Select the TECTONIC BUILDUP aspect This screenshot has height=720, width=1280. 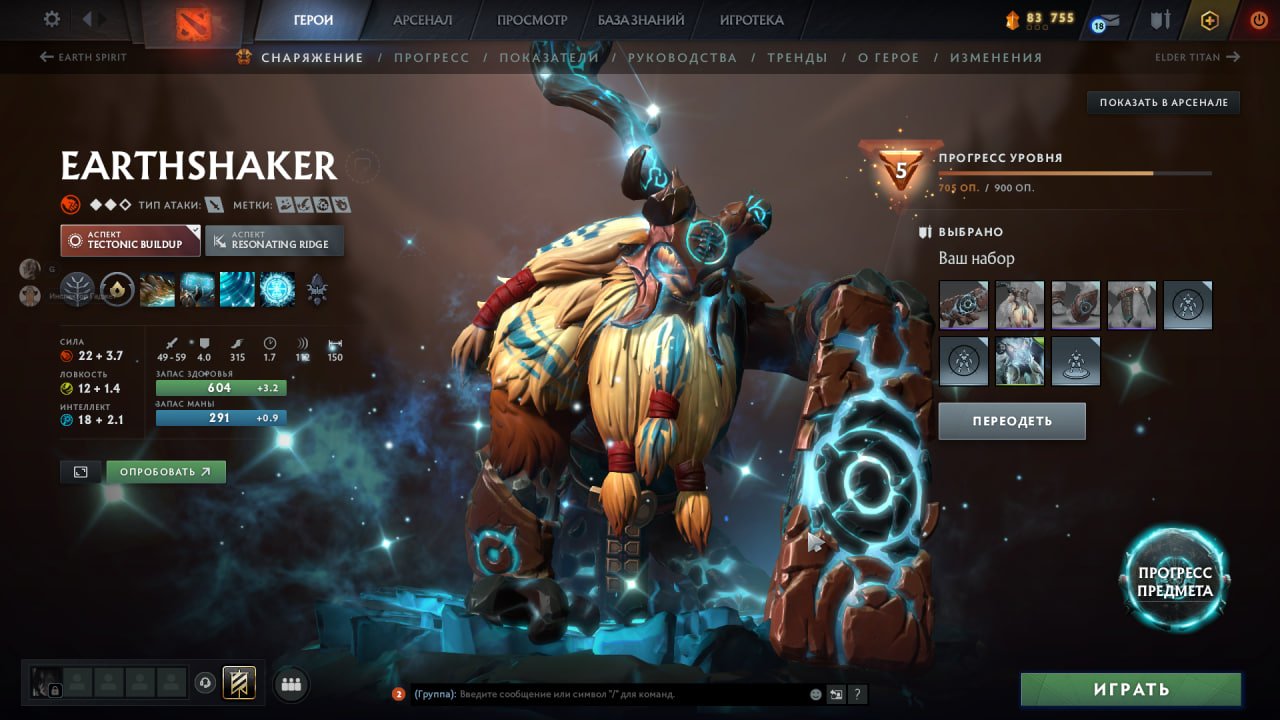point(130,240)
